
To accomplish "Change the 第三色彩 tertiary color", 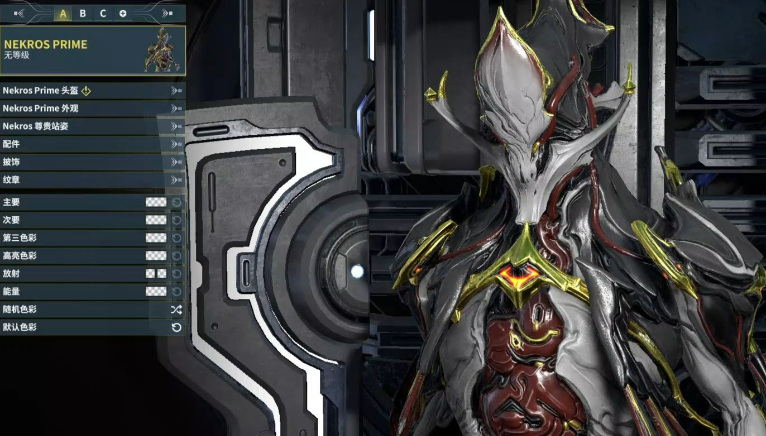I will (x=156, y=238).
